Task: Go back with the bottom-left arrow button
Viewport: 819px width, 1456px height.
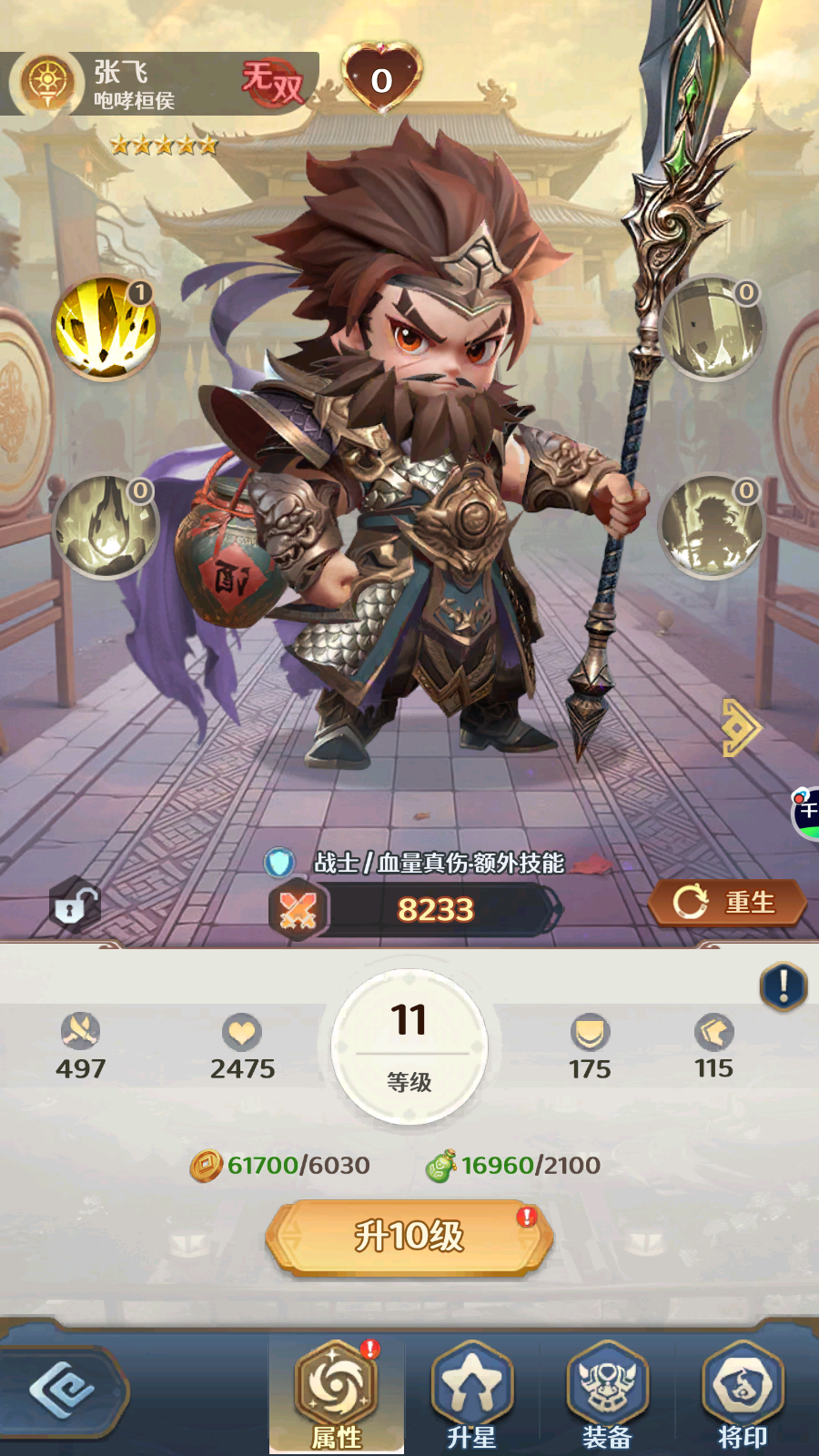Action: 62,1390
